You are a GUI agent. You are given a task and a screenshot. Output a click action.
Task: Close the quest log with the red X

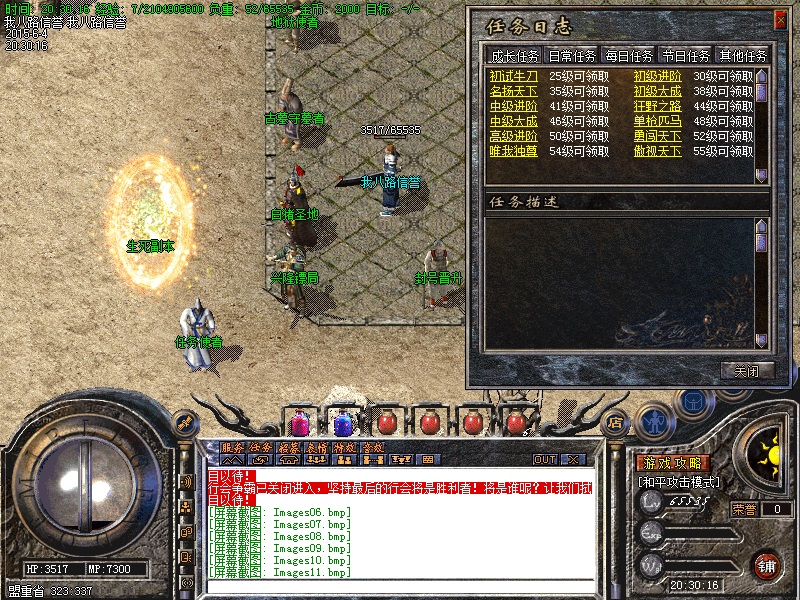pyautogui.click(x=780, y=19)
